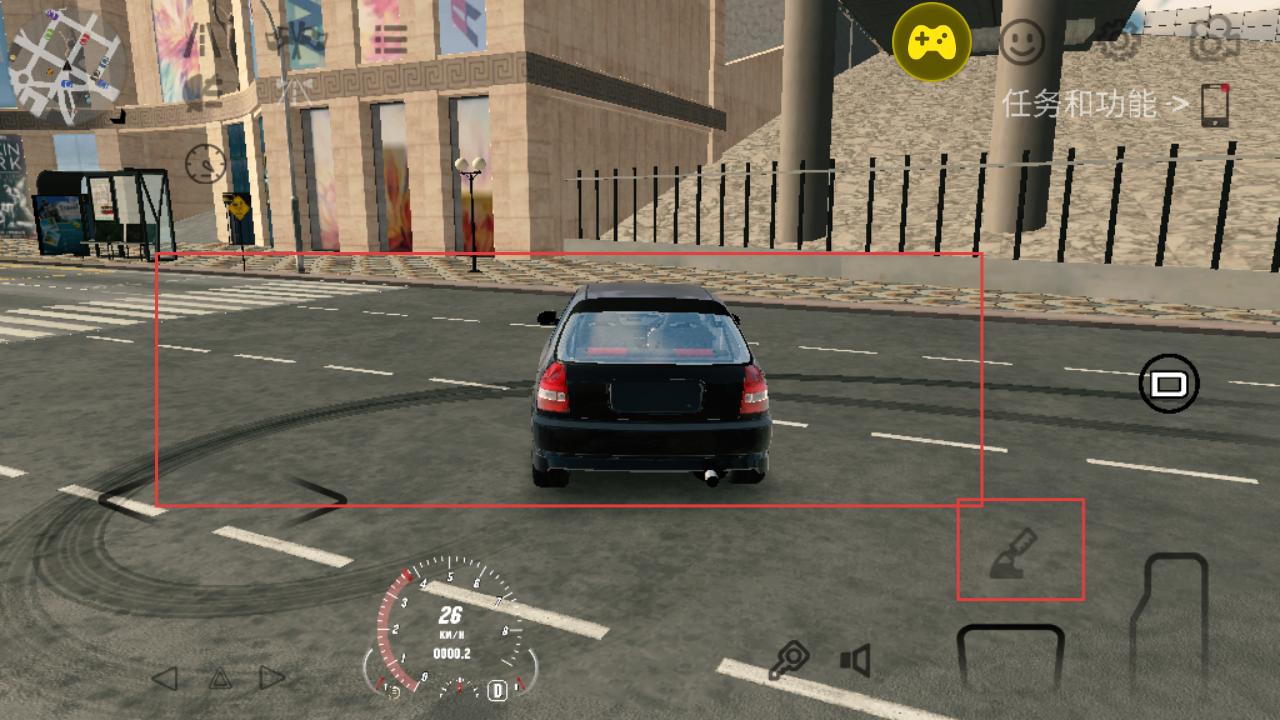Image resolution: width=1280 pixels, height=720 pixels.
Task: Take a photo with the camera icon
Action: (x=1214, y=42)
